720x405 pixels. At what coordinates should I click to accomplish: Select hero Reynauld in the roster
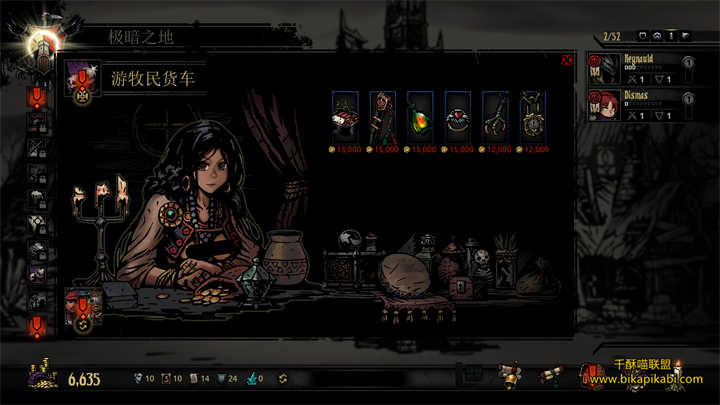(x=640, y=69)
